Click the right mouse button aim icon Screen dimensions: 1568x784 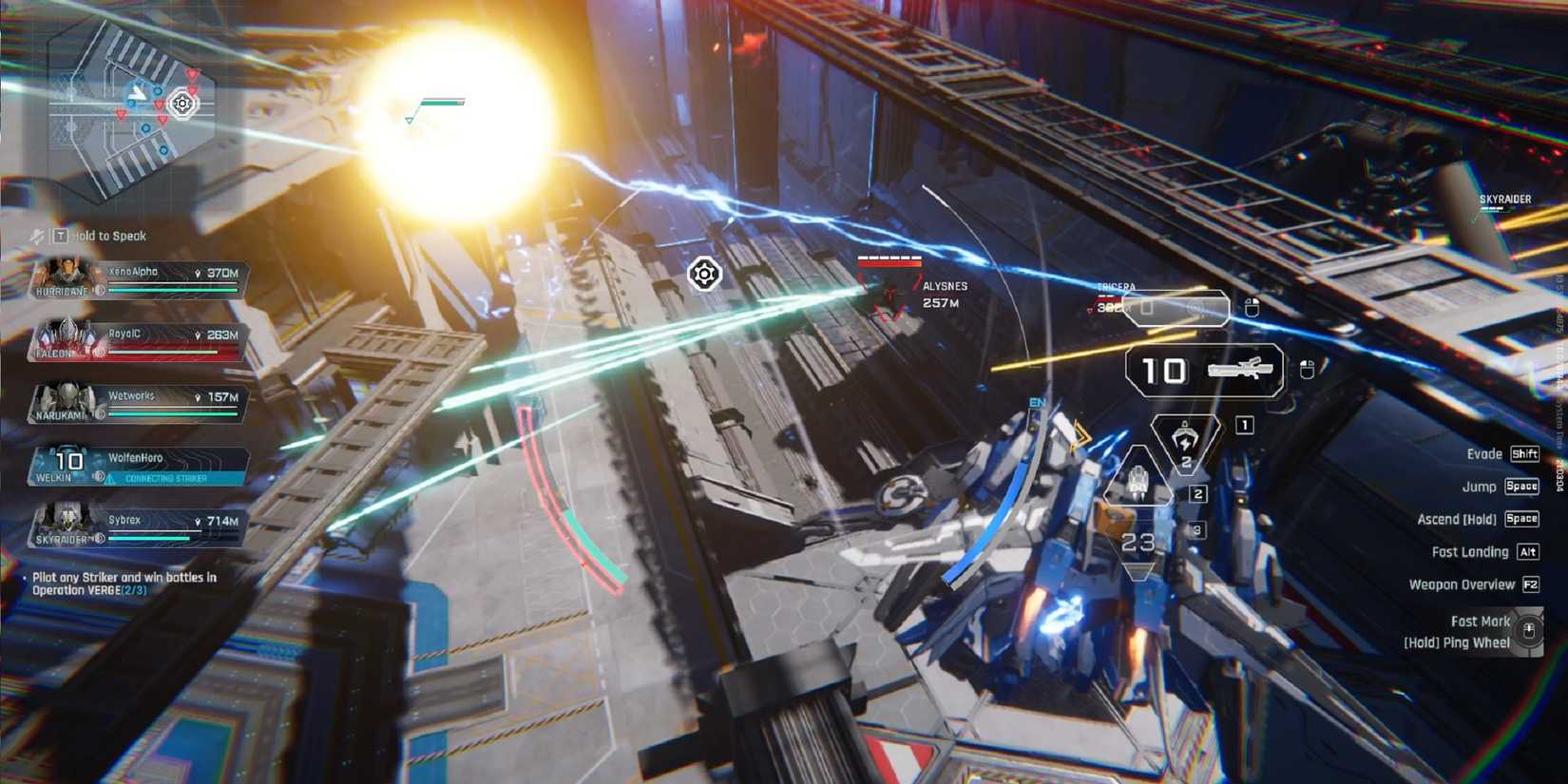[x=1251, y=305]
